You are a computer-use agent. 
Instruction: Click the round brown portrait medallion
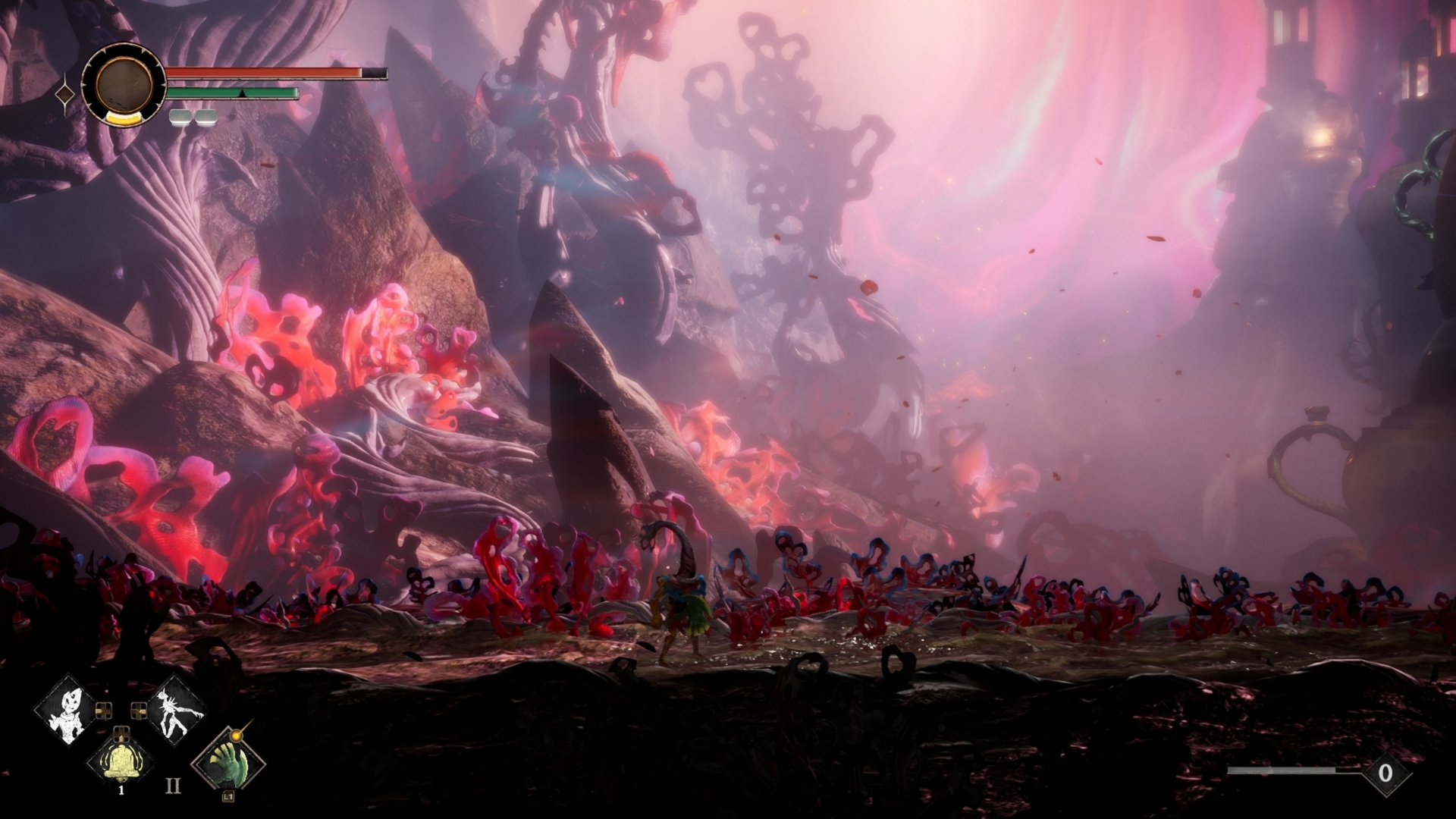(123, 84)
